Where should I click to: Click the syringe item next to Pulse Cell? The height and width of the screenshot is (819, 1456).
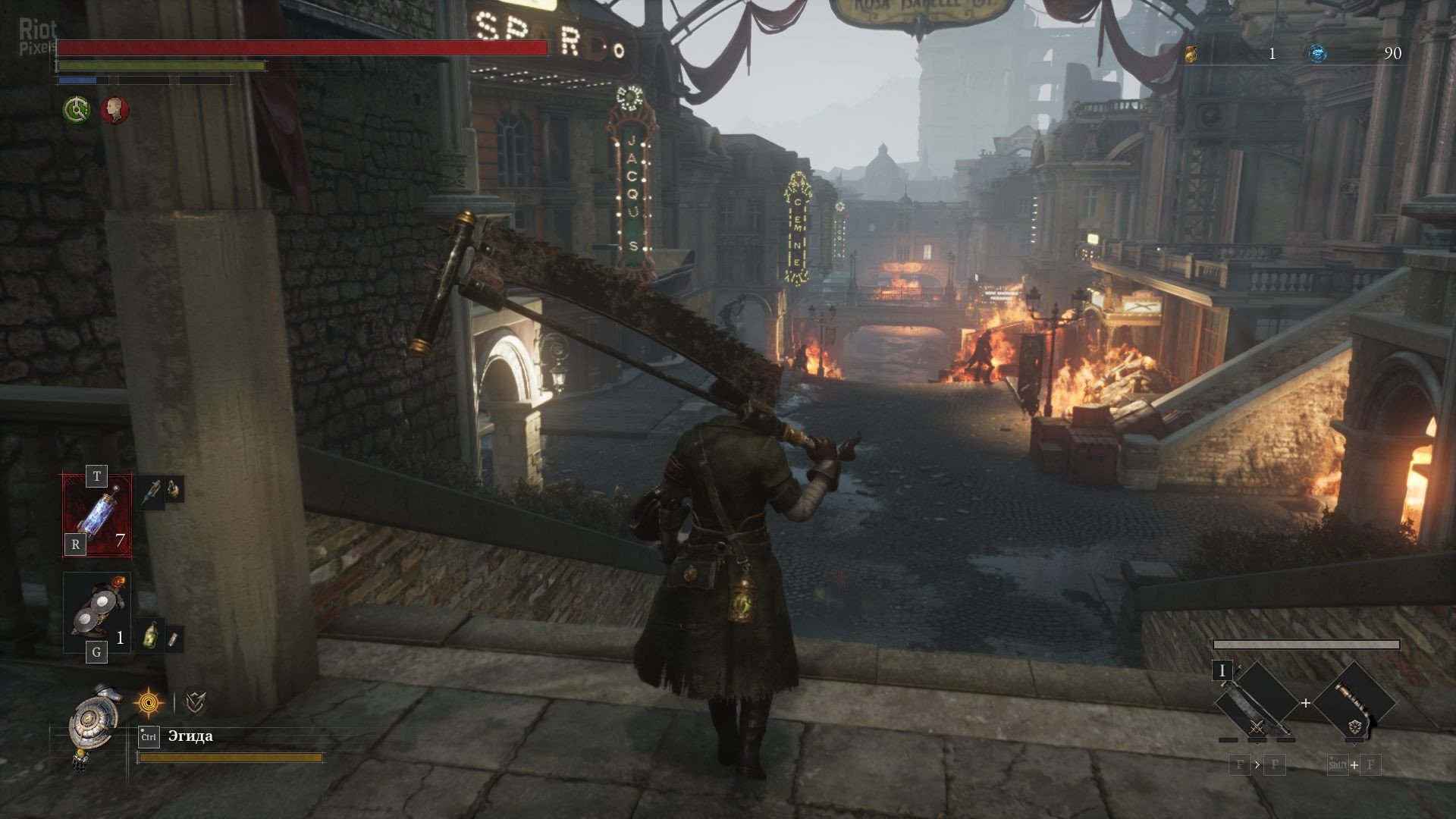pyautogui.click(x=152, y=490)
